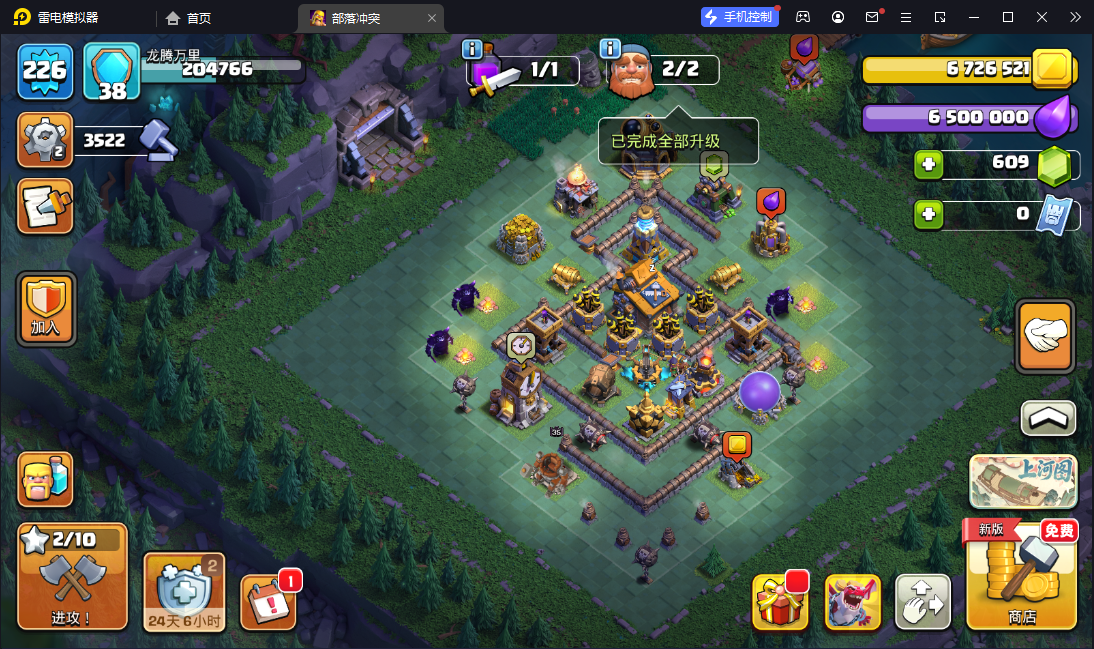The height and width of the screenshot is (649, 1094).
Task: Open the calendar events icon with red badge
Action: tap(268, 603)
